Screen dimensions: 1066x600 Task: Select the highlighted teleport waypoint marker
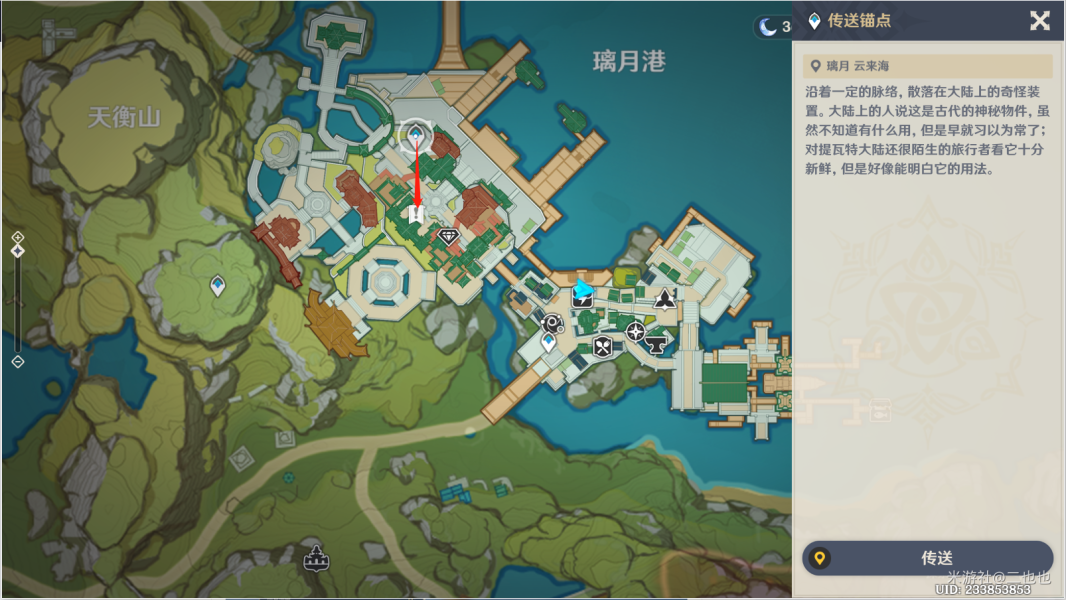click(415, 135)
